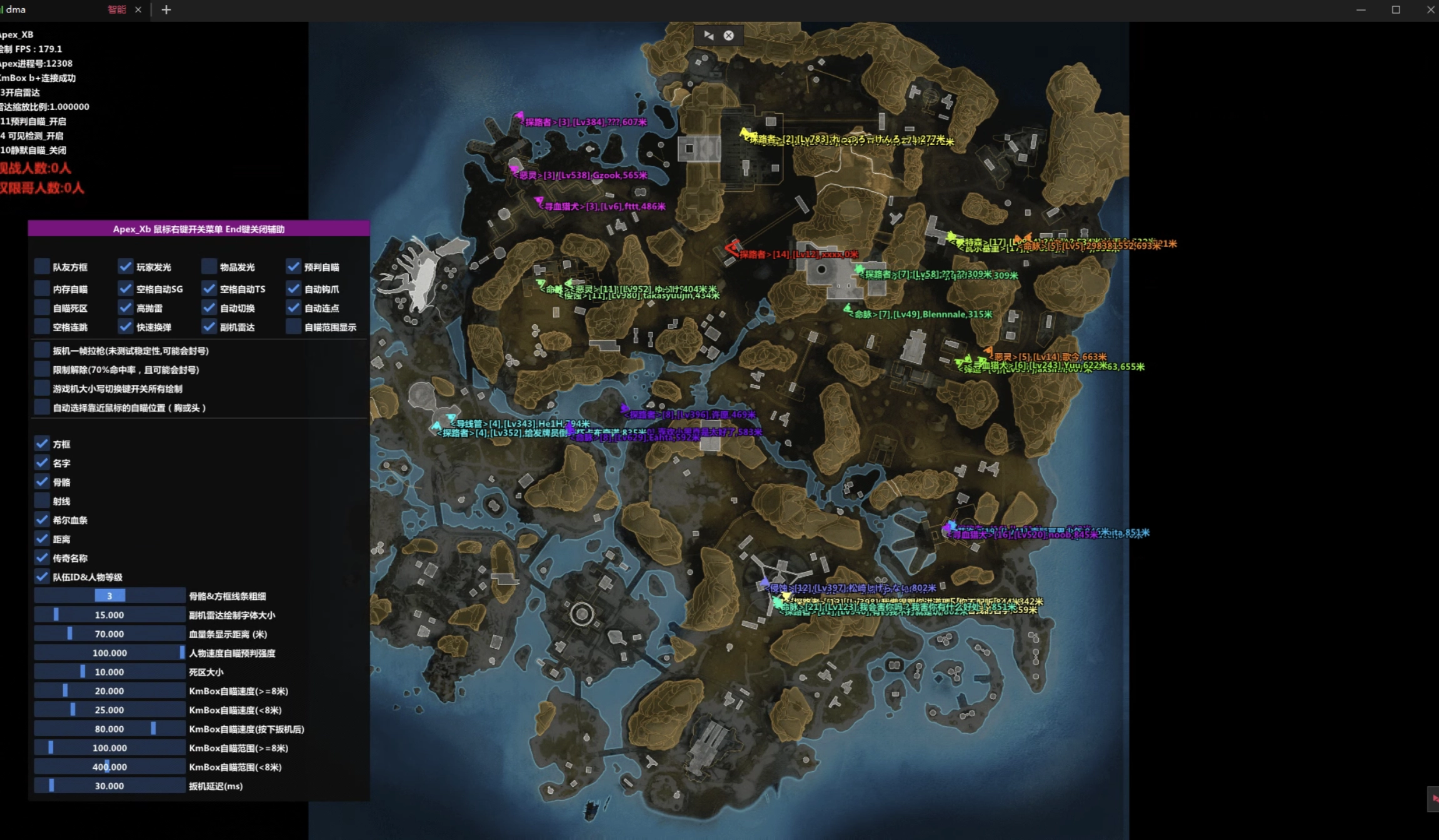This screenshot has width=1439, height=840.
Task: Enable the 空格连跳 checkbox
Action: click(42, 327)
